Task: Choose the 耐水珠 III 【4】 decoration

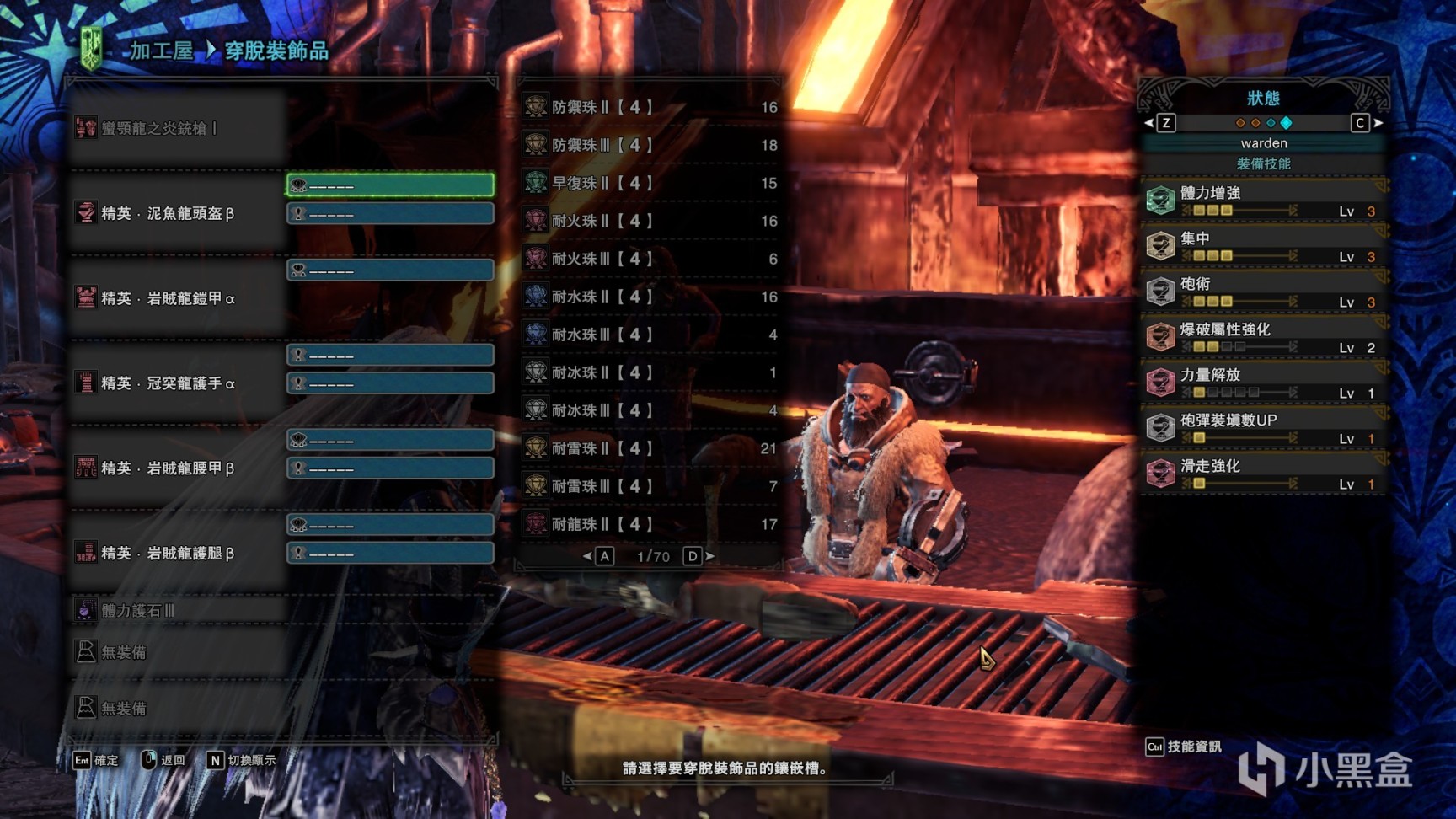Action: click(649, 335)
